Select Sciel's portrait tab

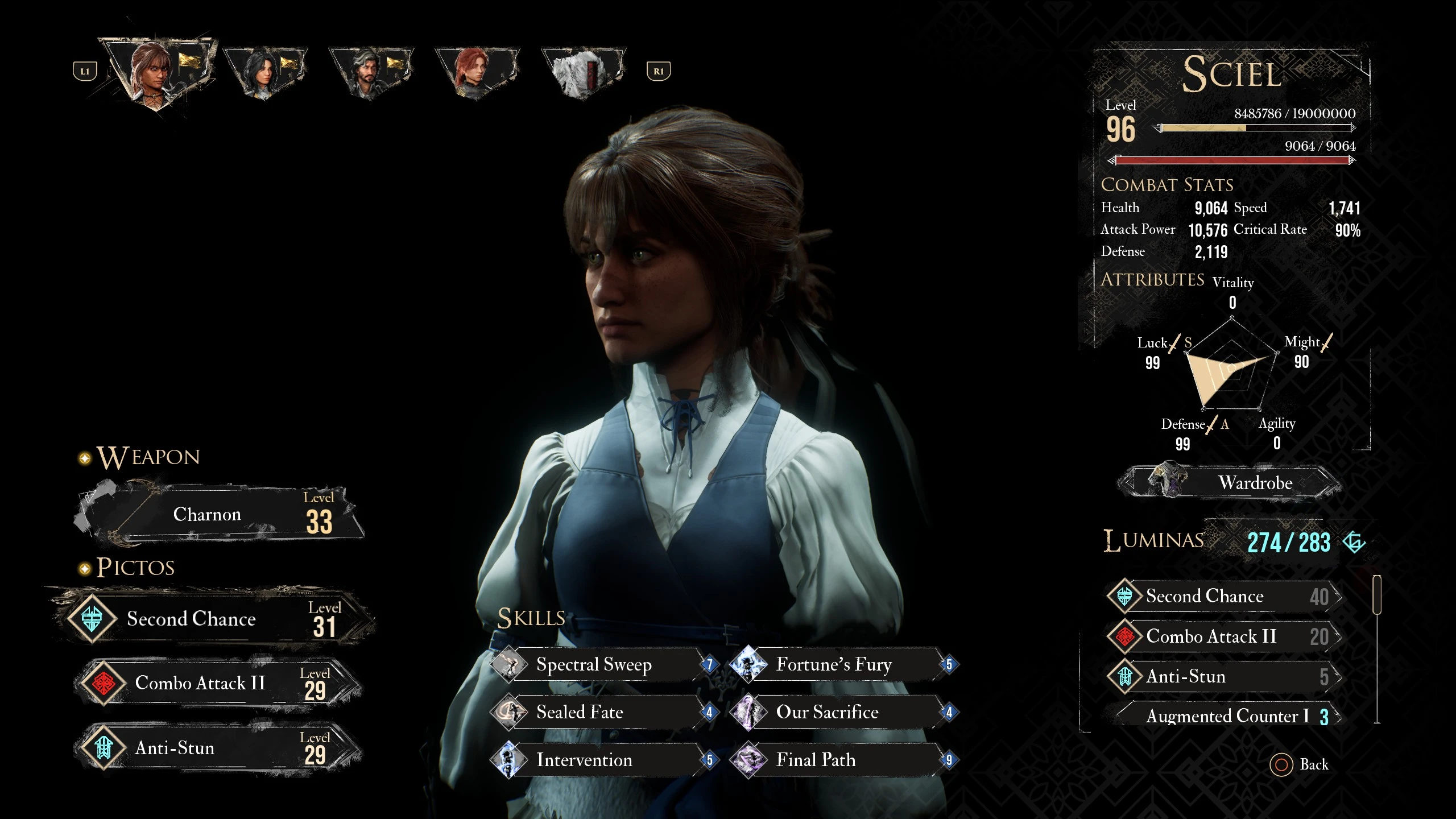click(x=158, y=72)
